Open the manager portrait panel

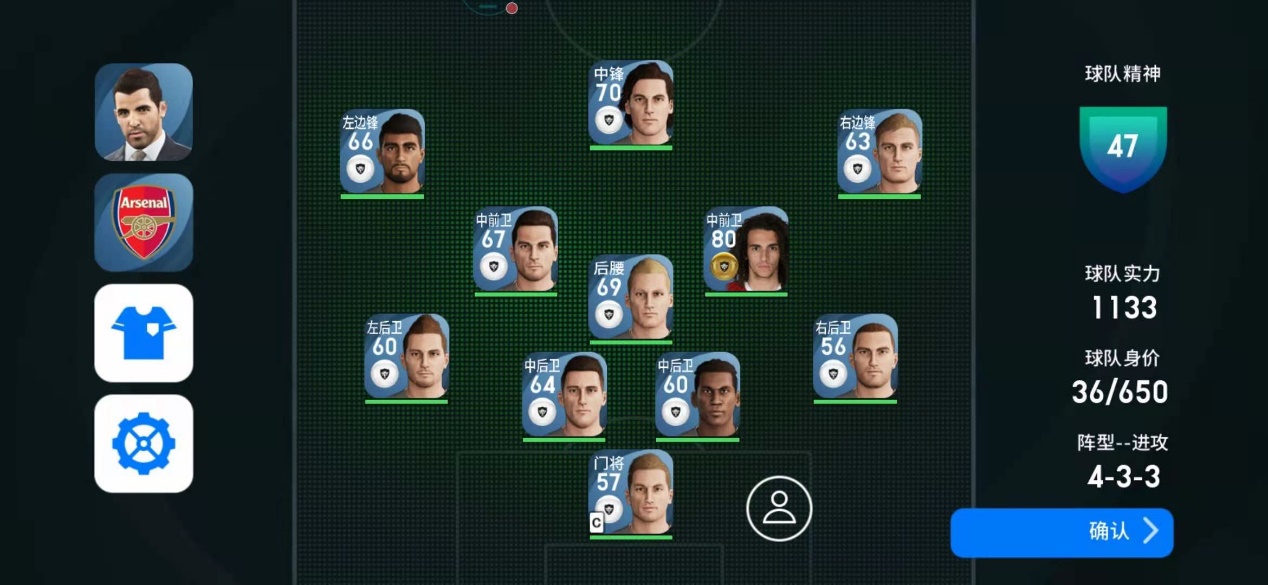(x=143, y=112)
